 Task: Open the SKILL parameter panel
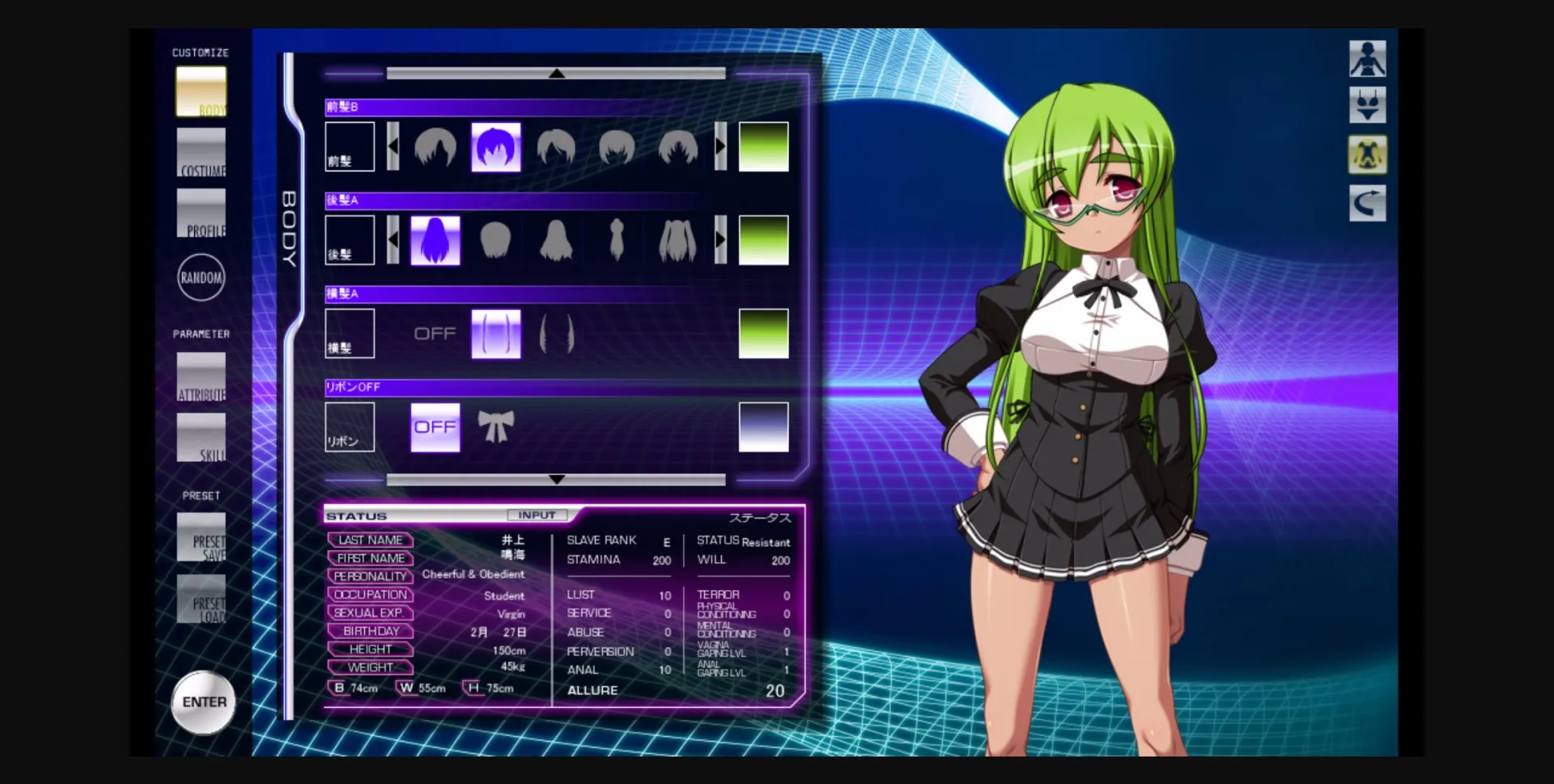click(201, 438)
